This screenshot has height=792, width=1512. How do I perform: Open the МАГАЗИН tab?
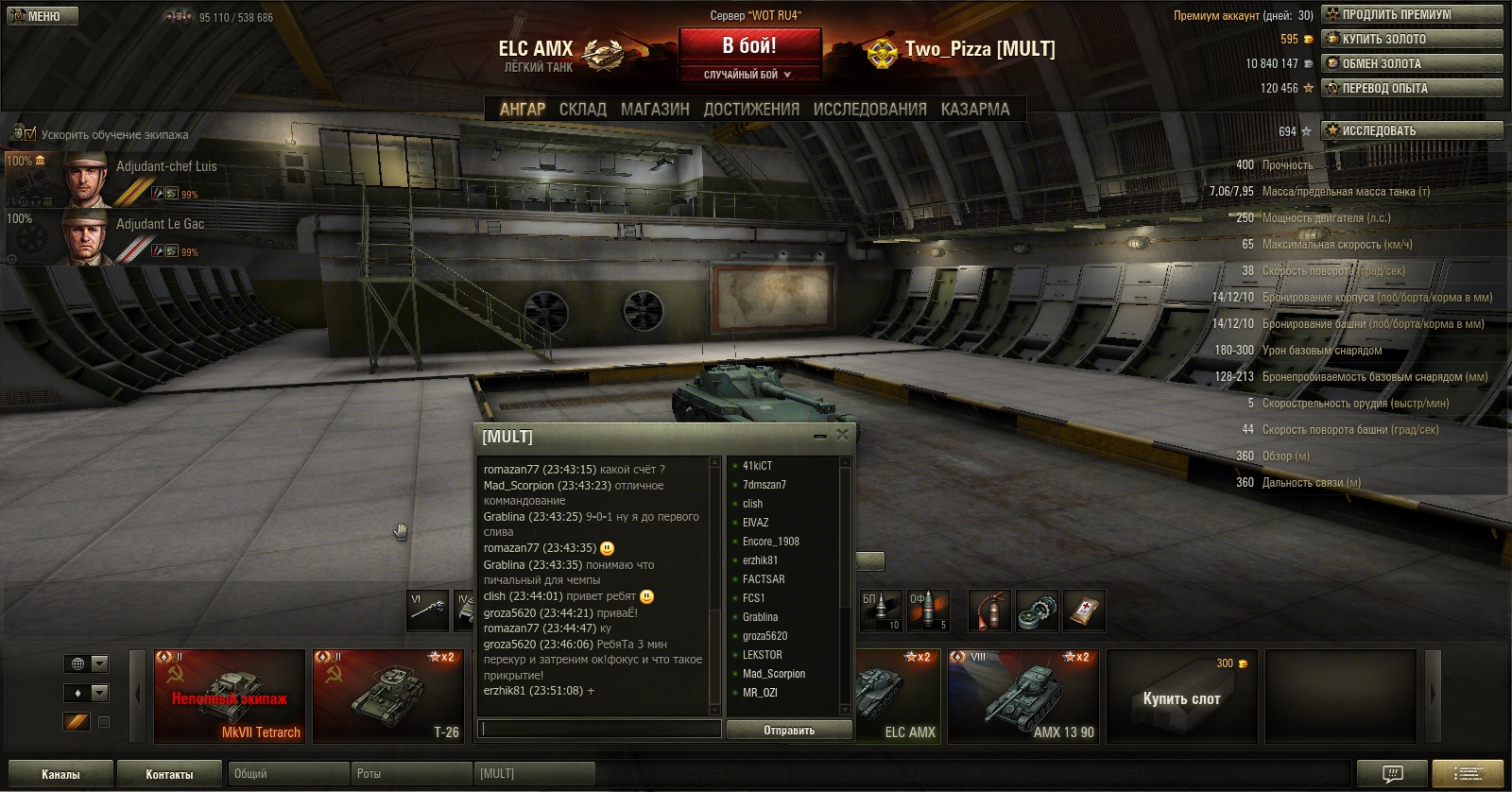655,110
